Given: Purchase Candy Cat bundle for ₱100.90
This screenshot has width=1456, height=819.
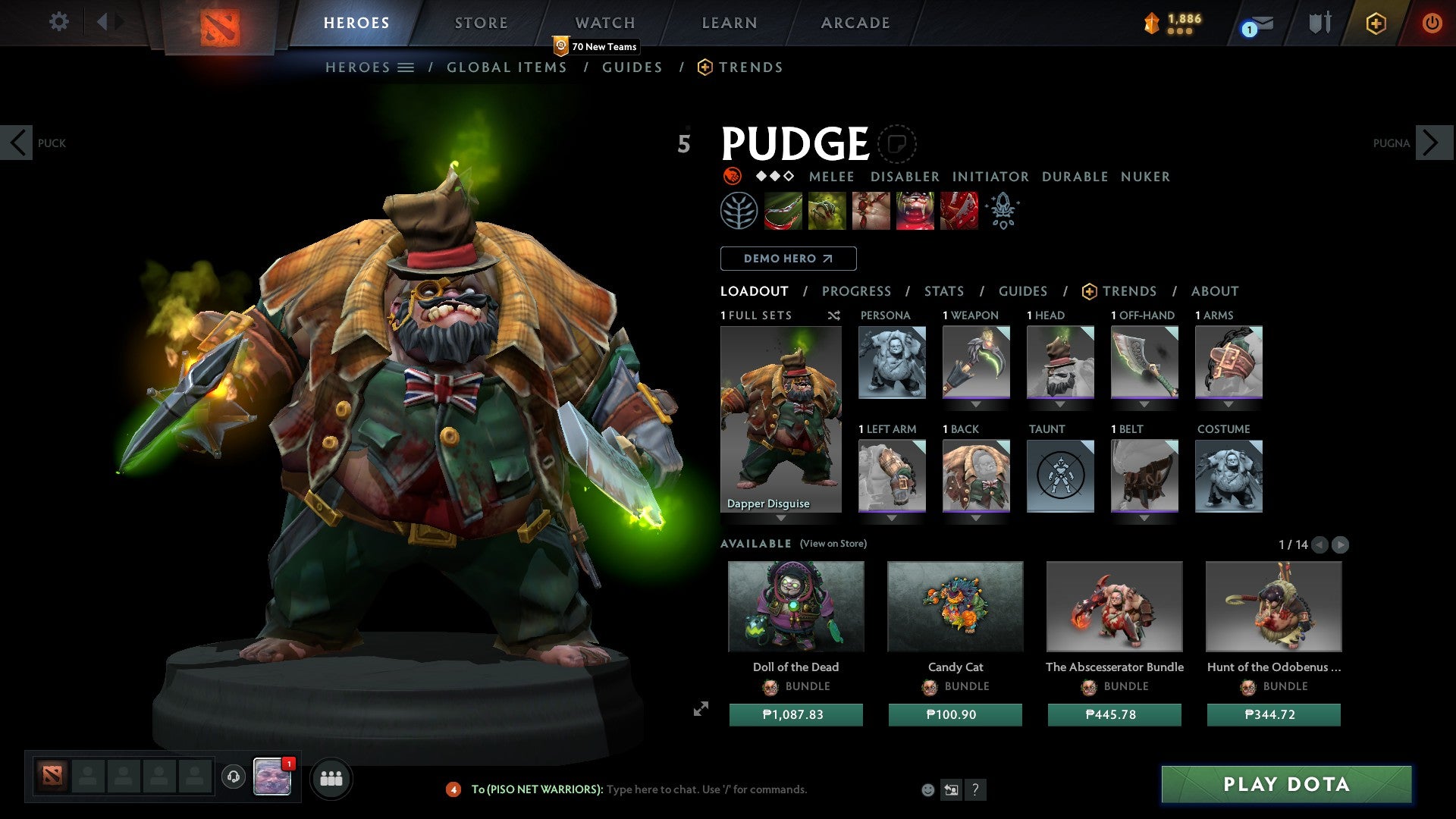Looking at the screenshot, I should pos(955,714).
